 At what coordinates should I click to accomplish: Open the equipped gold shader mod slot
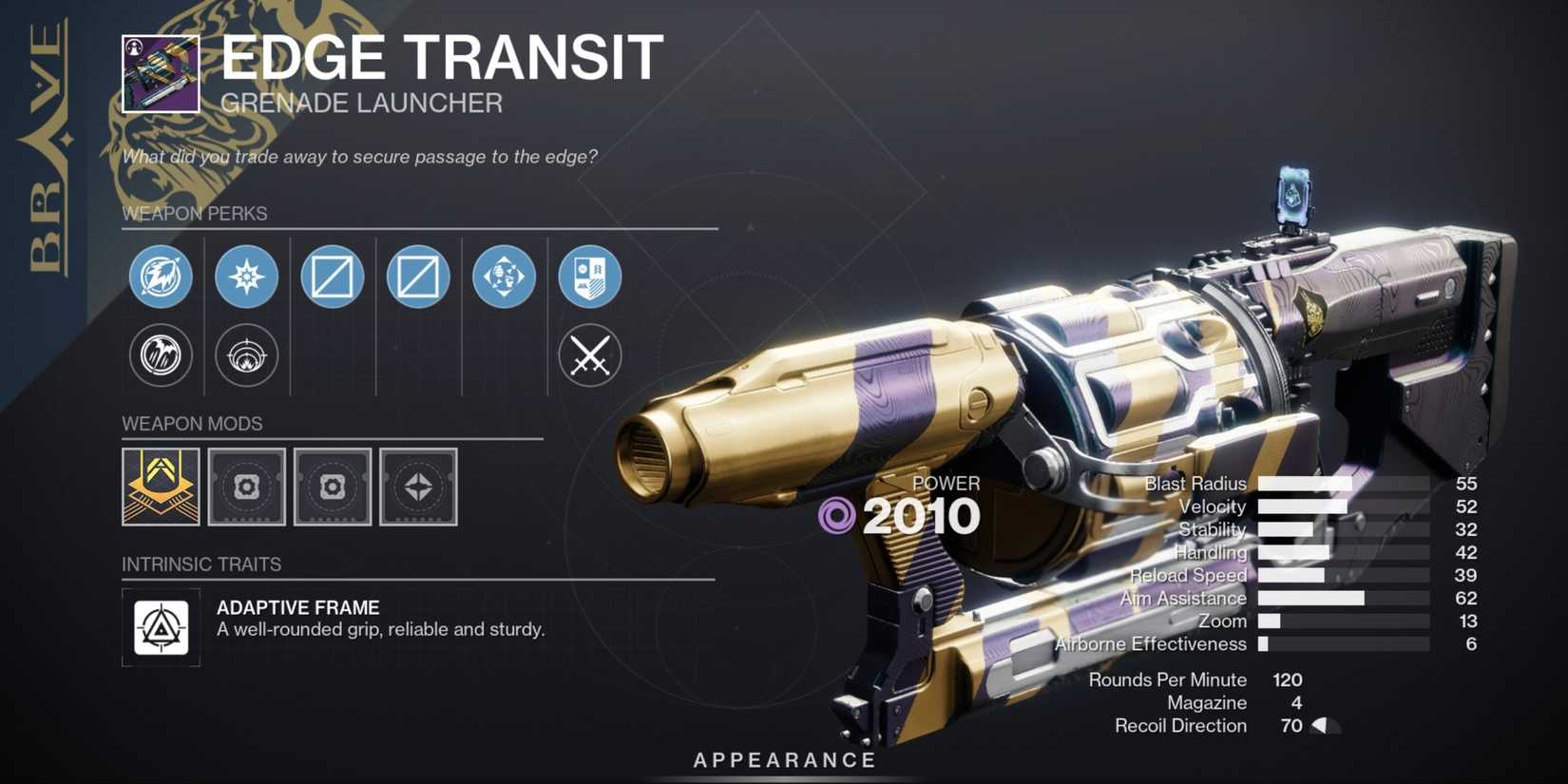pyautogui.click(x=160, y=488)
